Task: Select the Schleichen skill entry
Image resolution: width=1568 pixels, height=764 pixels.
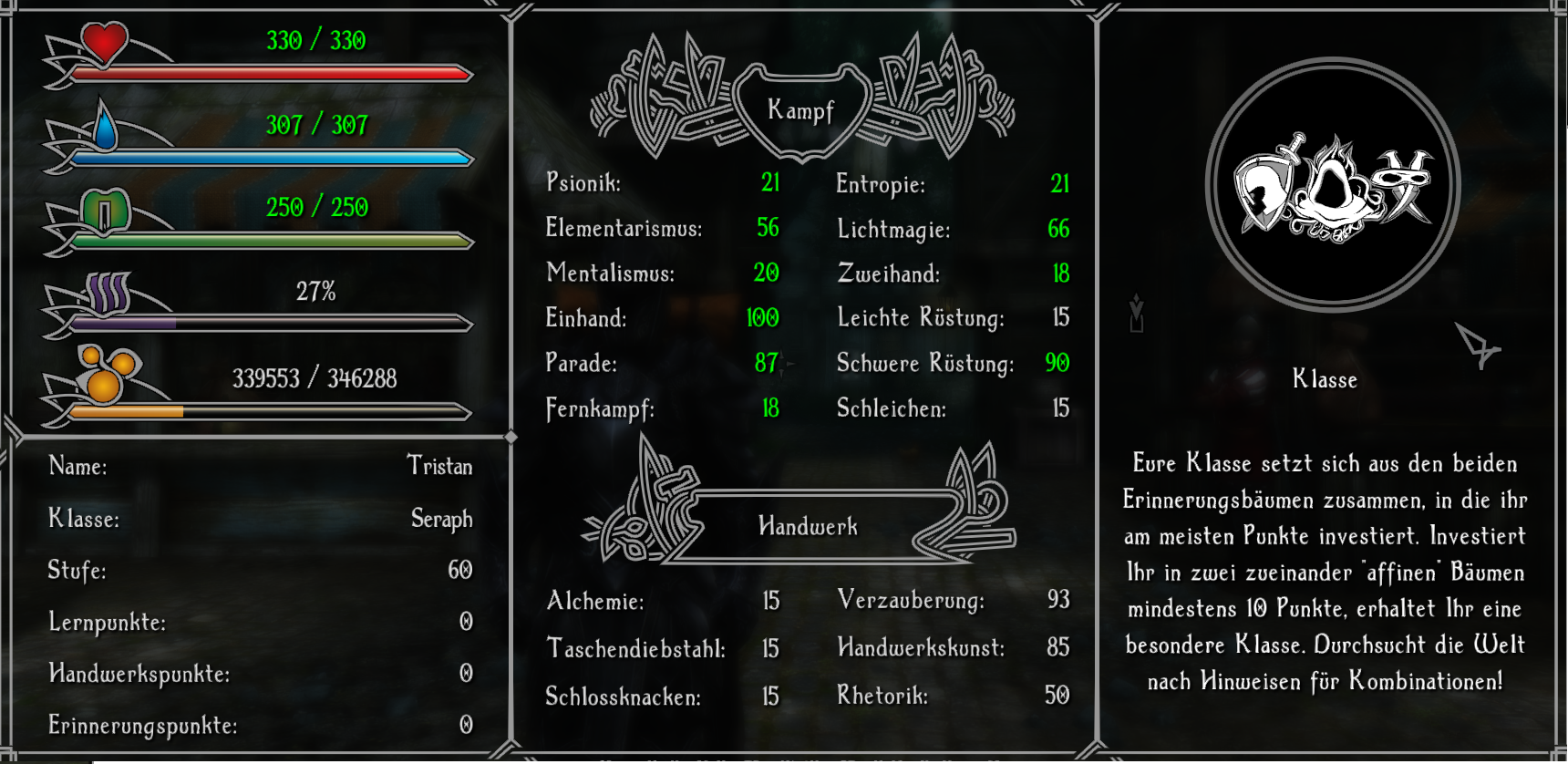Action: click(953, 408)
